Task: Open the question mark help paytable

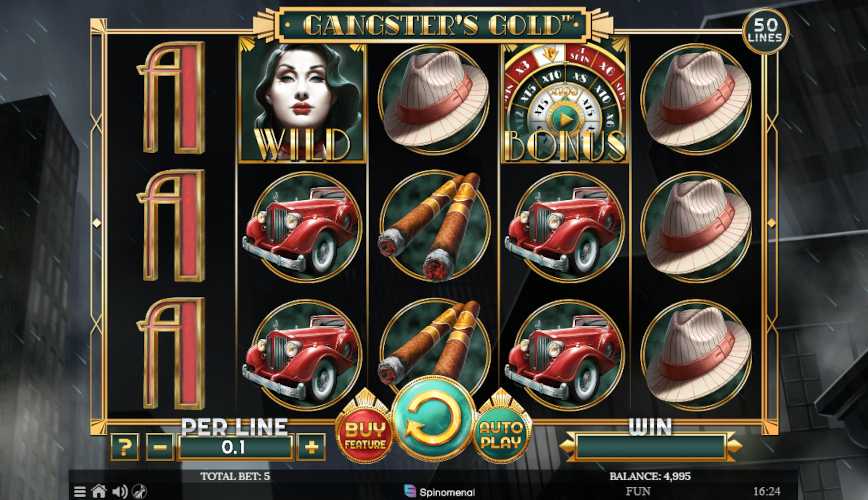Action: [123, 447]
